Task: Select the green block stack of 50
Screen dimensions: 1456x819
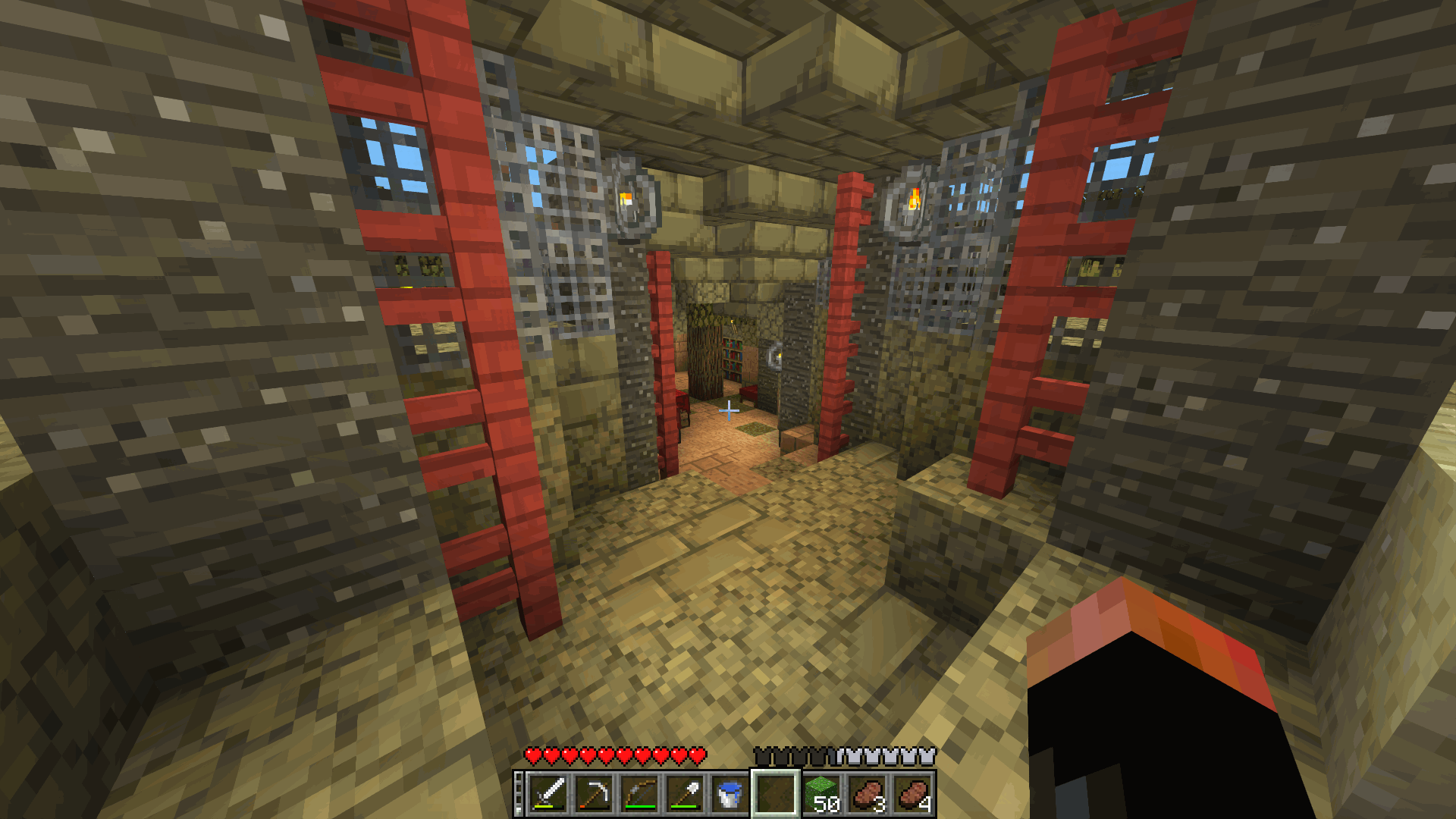Action: [x=822, y=794]
